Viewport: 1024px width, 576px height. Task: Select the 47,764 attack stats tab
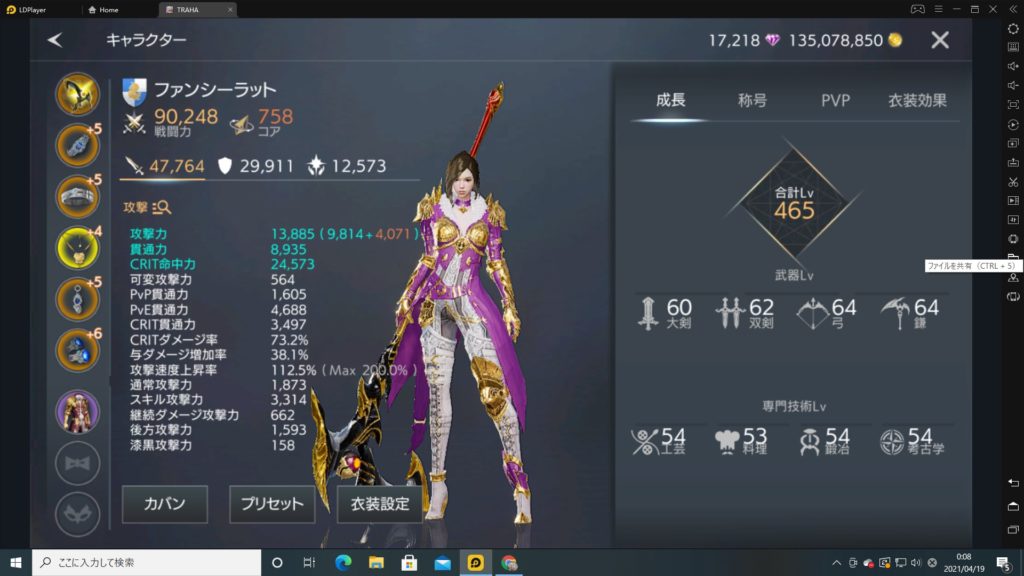[163, 166]
